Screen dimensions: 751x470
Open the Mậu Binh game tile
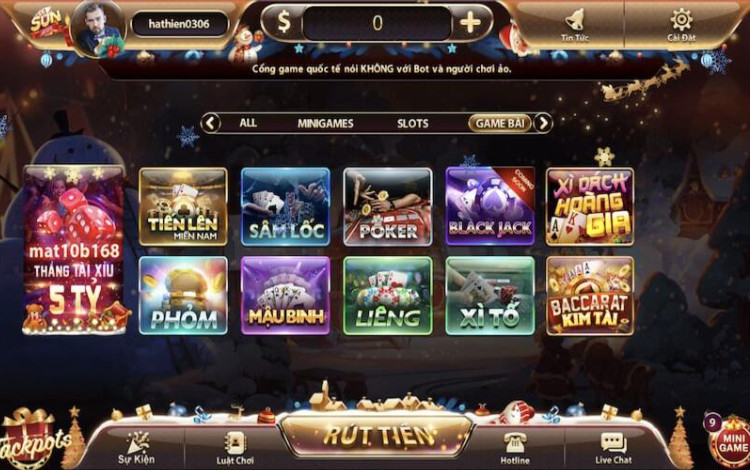(x=285, y=296)
